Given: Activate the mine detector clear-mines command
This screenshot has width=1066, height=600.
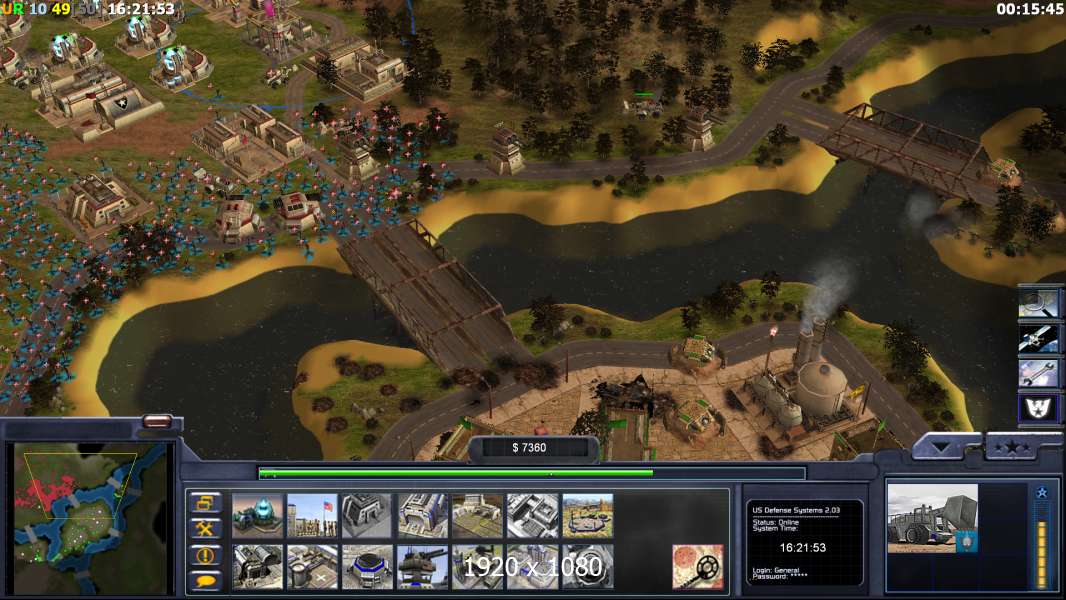Looking at the screenshot, I should 697,566.
